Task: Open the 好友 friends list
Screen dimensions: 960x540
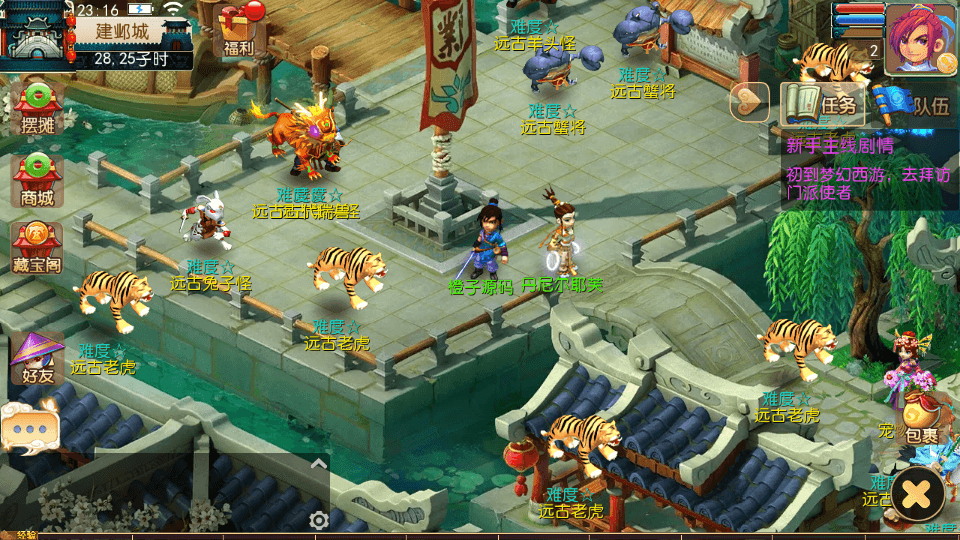Action: click(37, 359)
